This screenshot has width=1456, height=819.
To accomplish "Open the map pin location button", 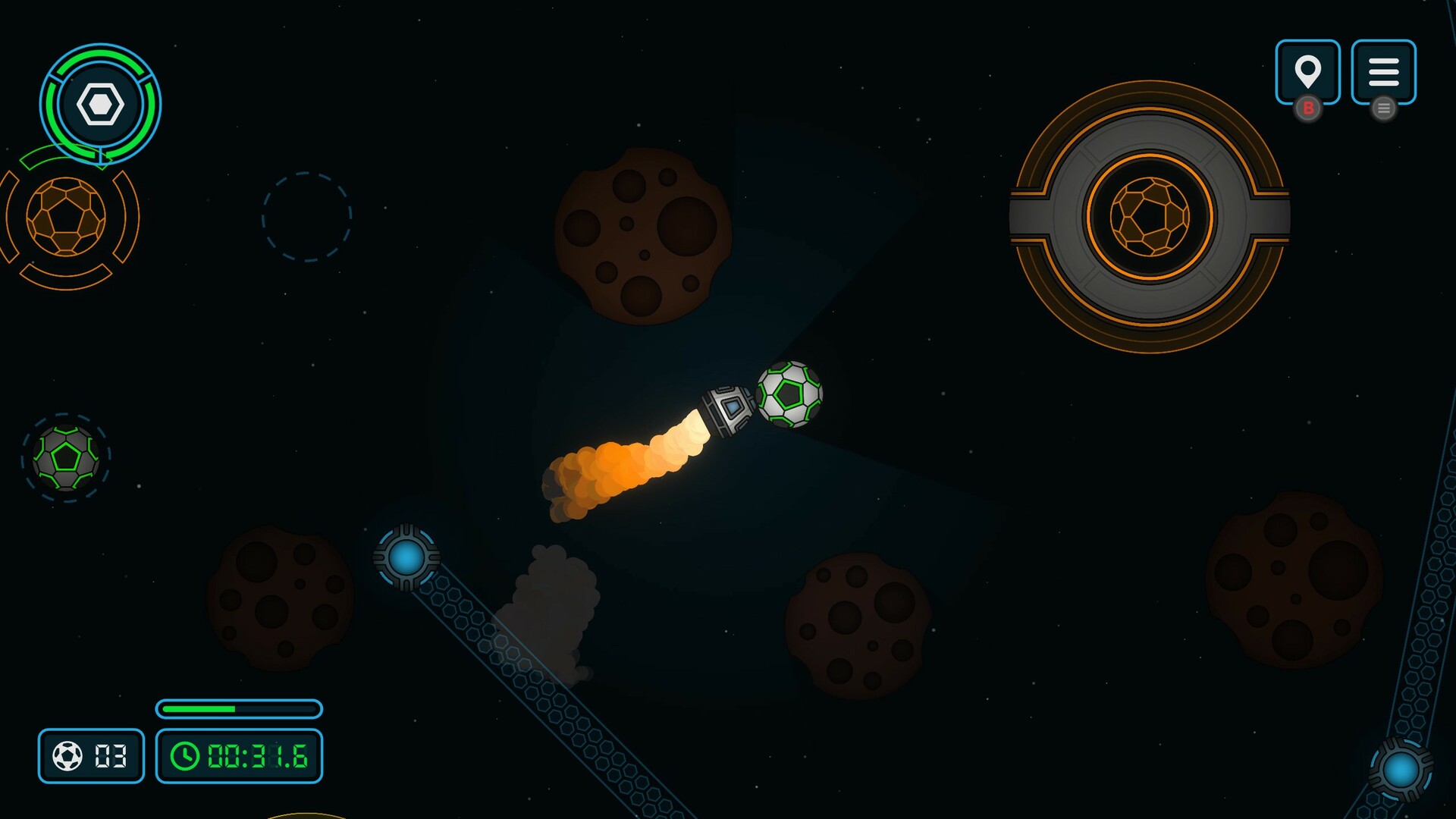I will (1307, 72).
